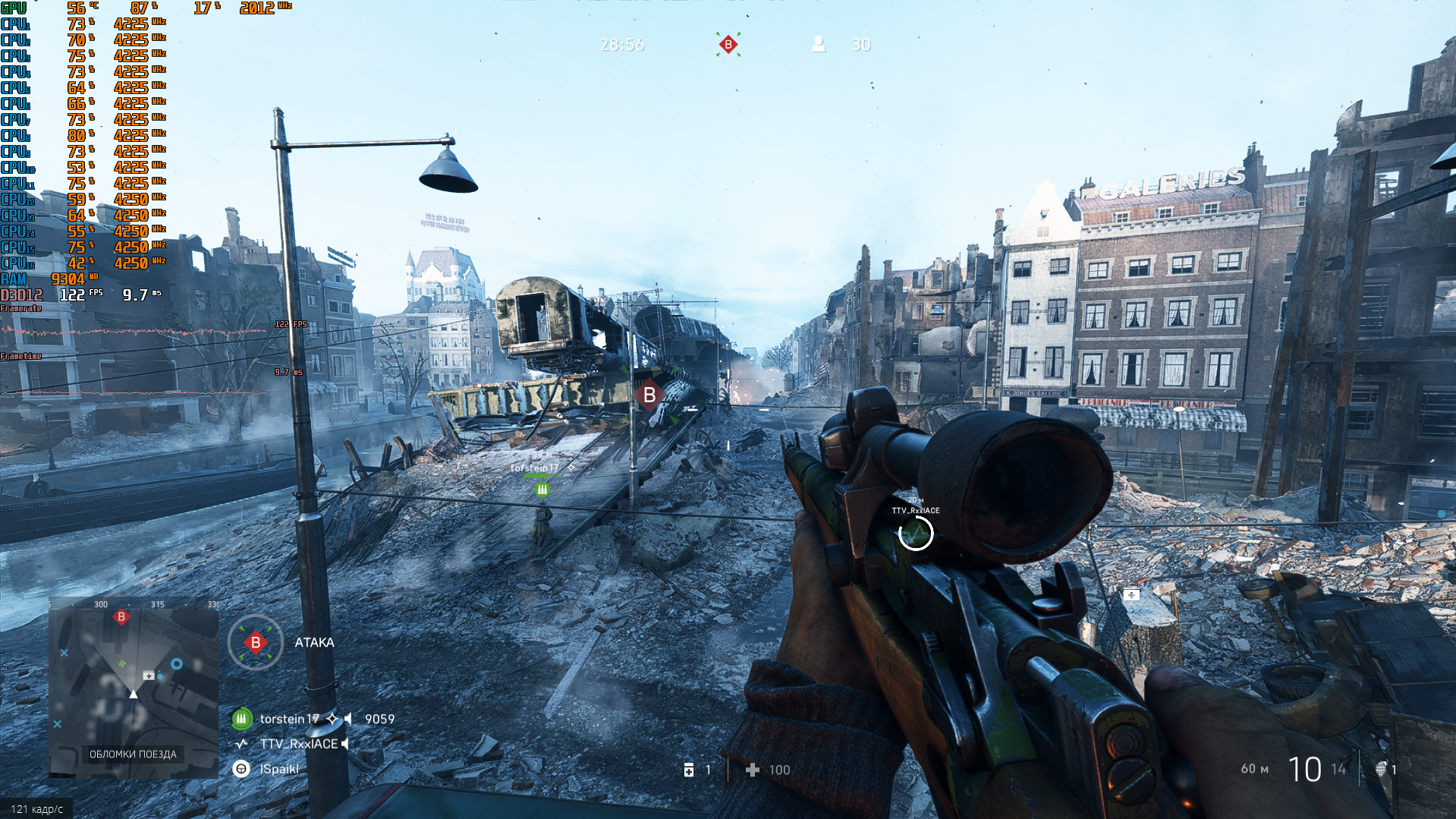Click the medical pouch icon
This screenshot has width=1456, height=819.
pyautogui.click(x=689, y=770)
